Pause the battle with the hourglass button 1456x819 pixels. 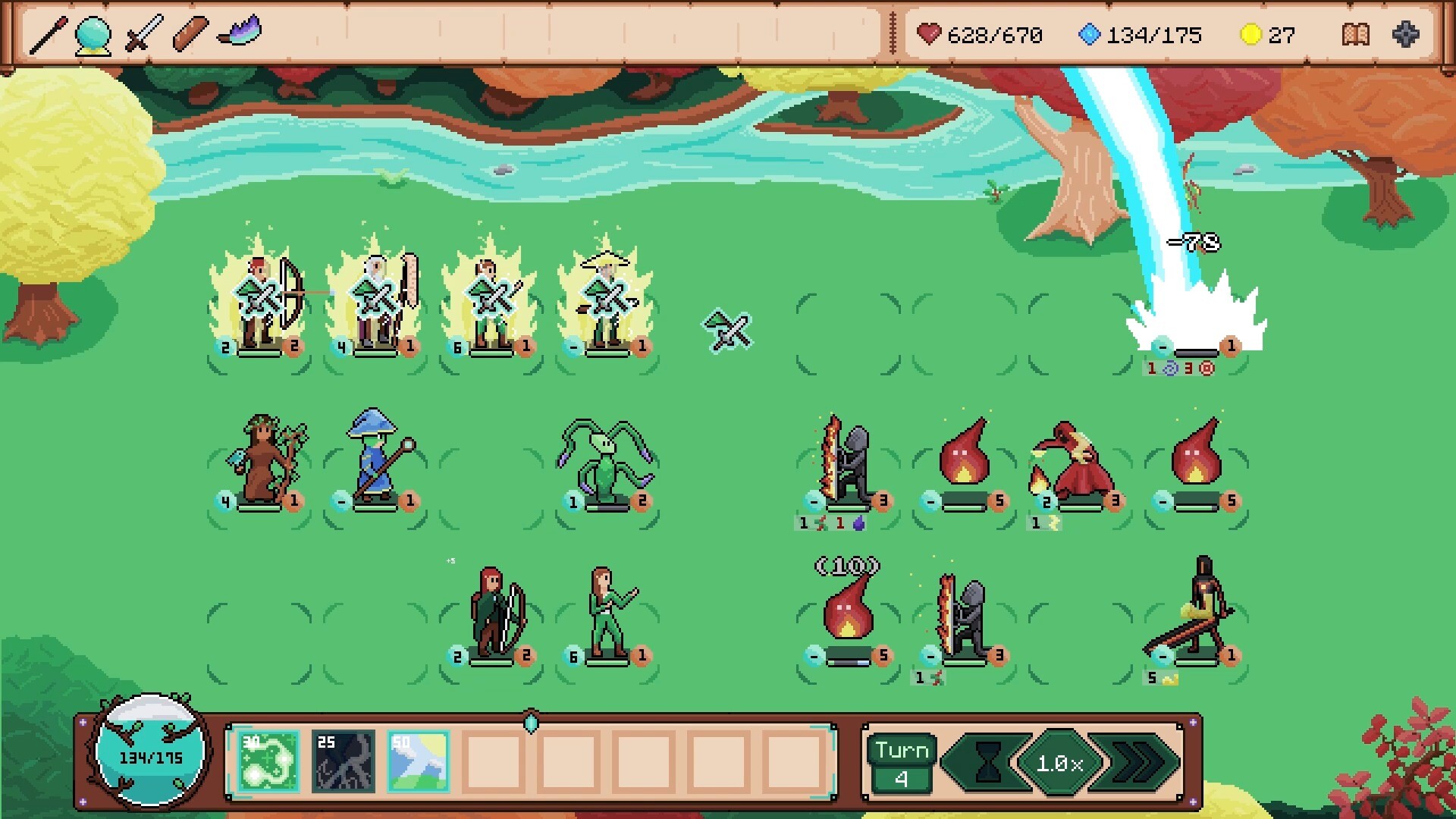(x=987, y=762)
